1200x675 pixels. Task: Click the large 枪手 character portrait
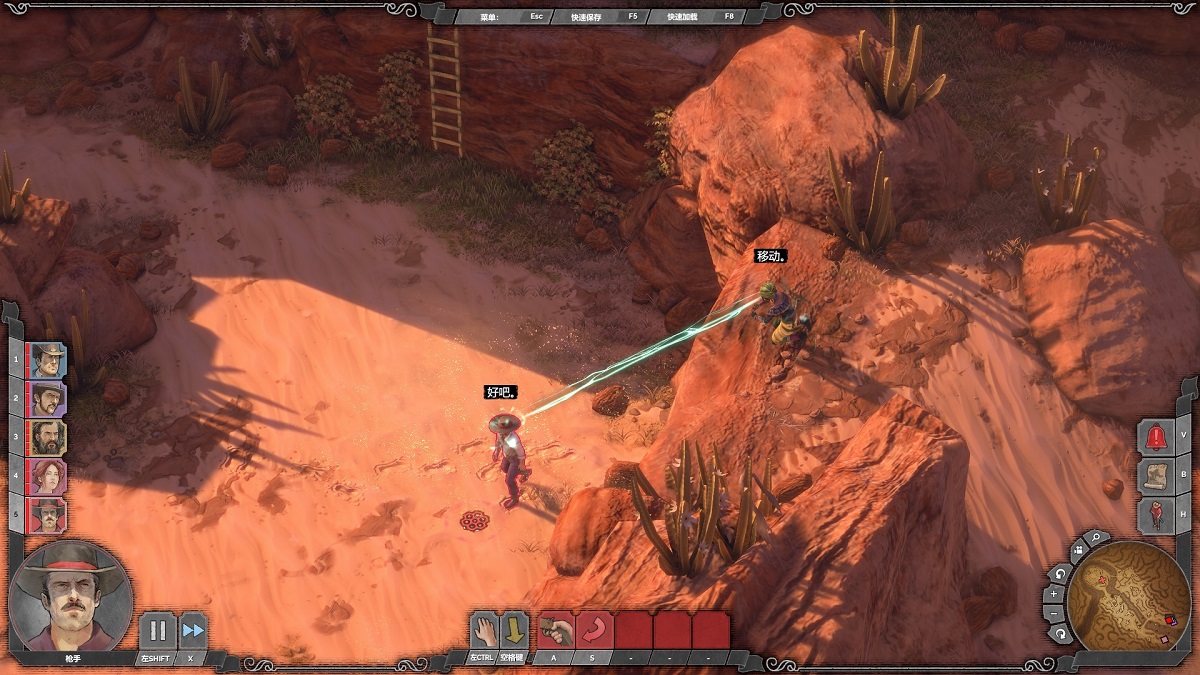(70, 596)
